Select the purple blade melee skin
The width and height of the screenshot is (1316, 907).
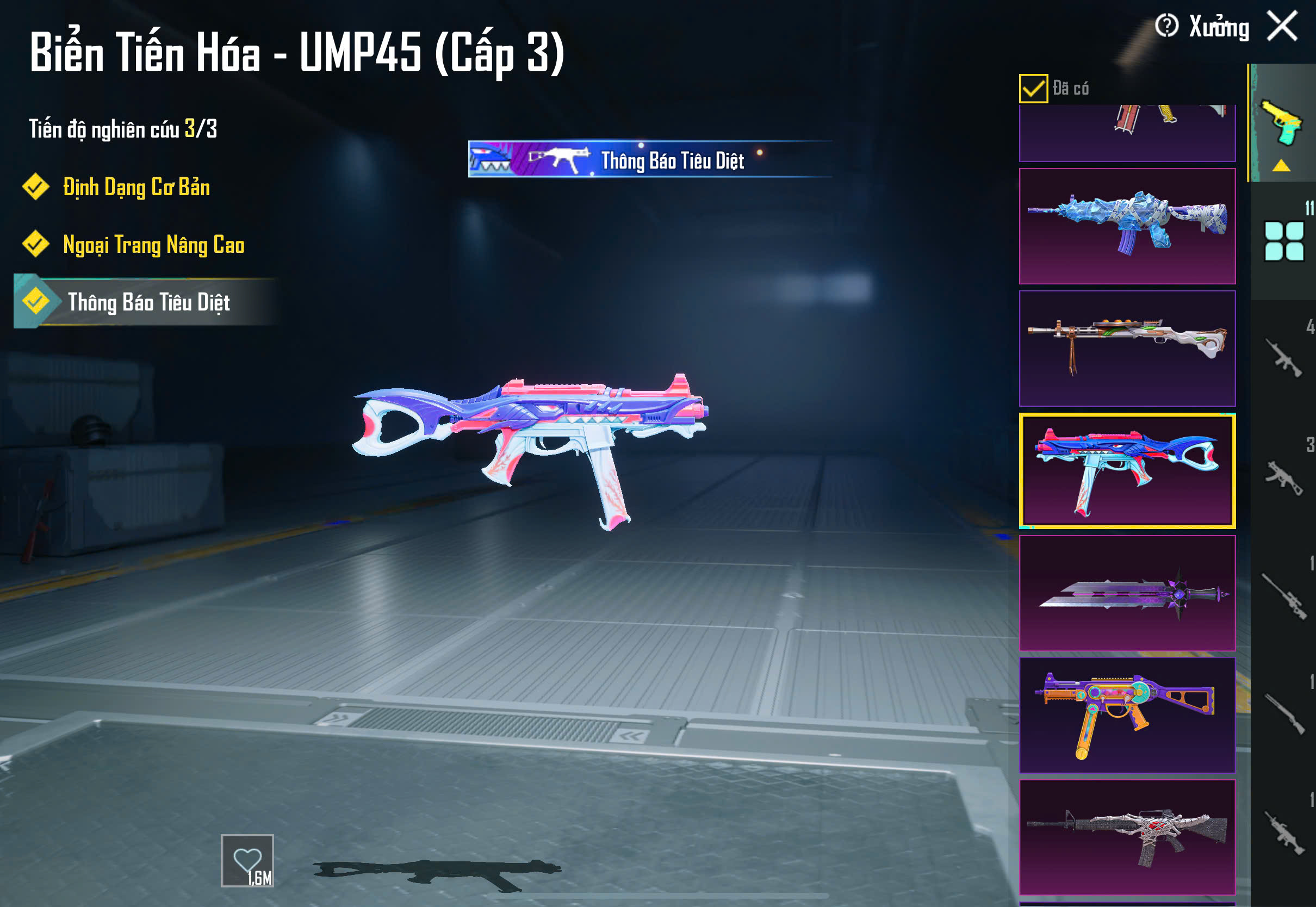(x=1127, y=593)
